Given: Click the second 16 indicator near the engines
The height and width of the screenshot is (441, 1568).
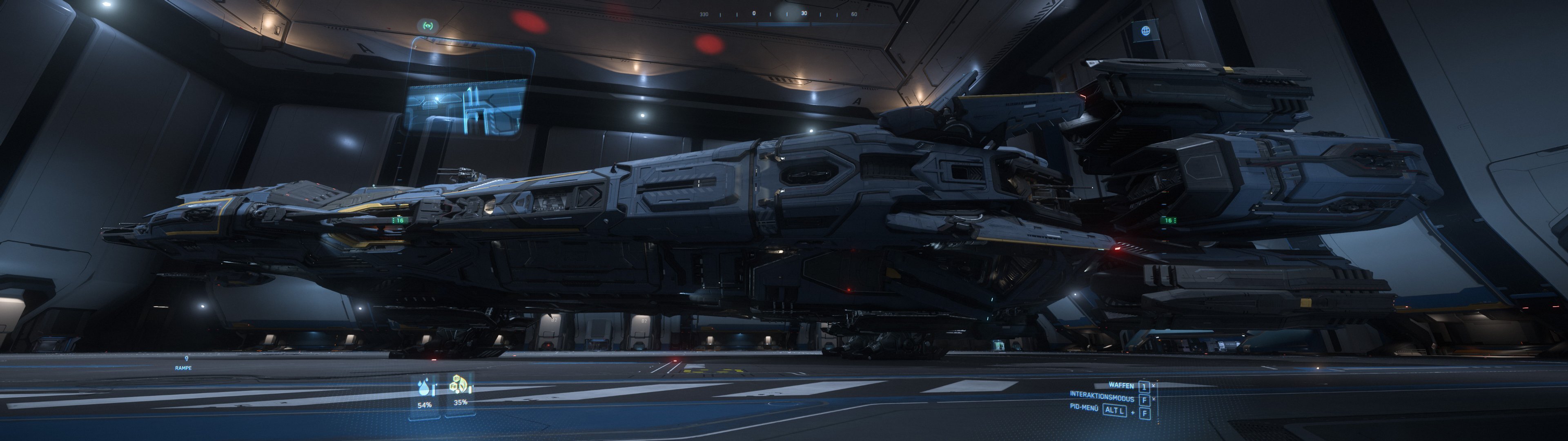Looking at the screenshot, I should [x=1169, y=221].
